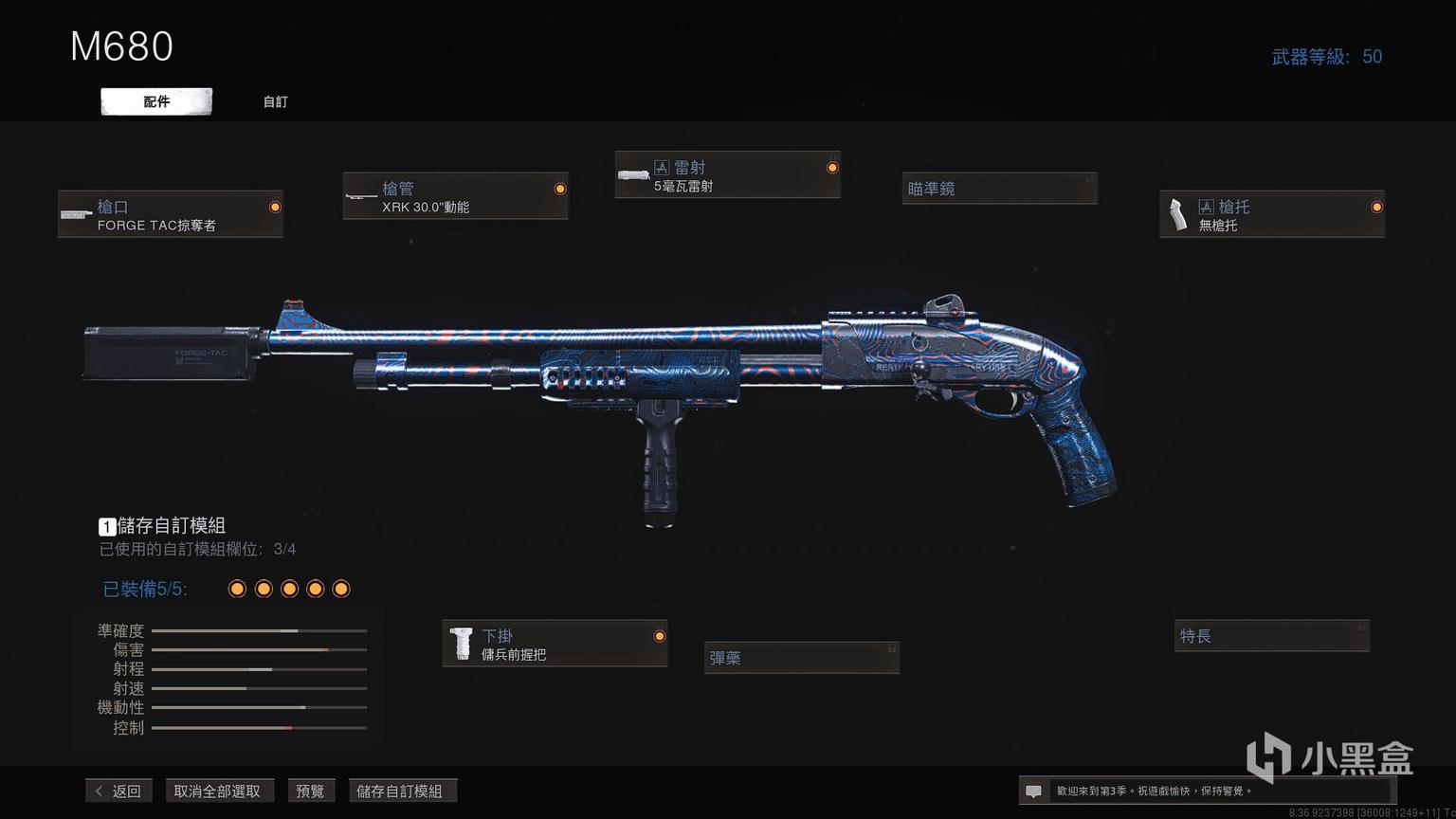Open the 預覽 preview button
The width and height of the screenshot is (1456, 819).
coord(310,791)
